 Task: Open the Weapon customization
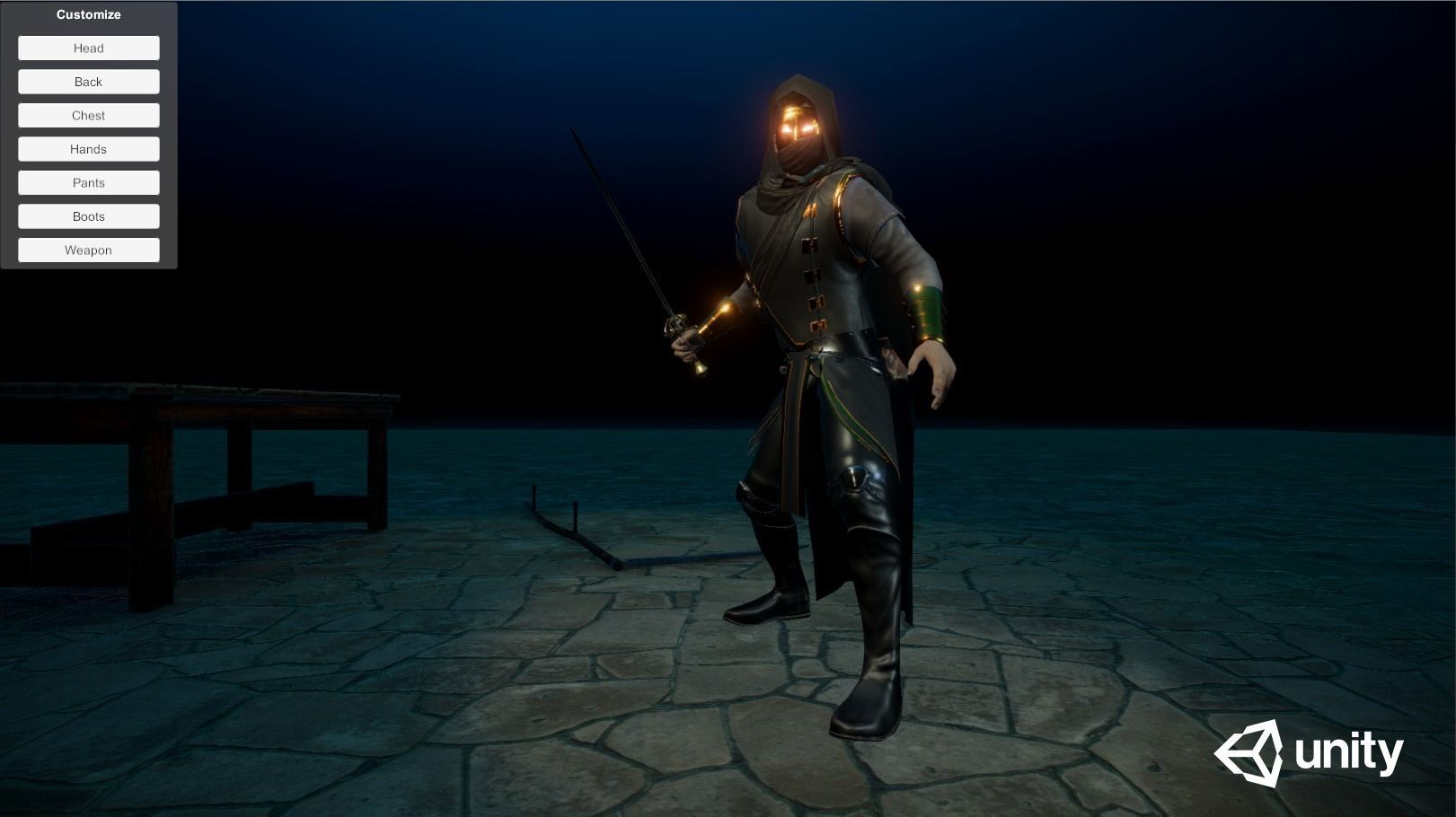pos(88,250)
